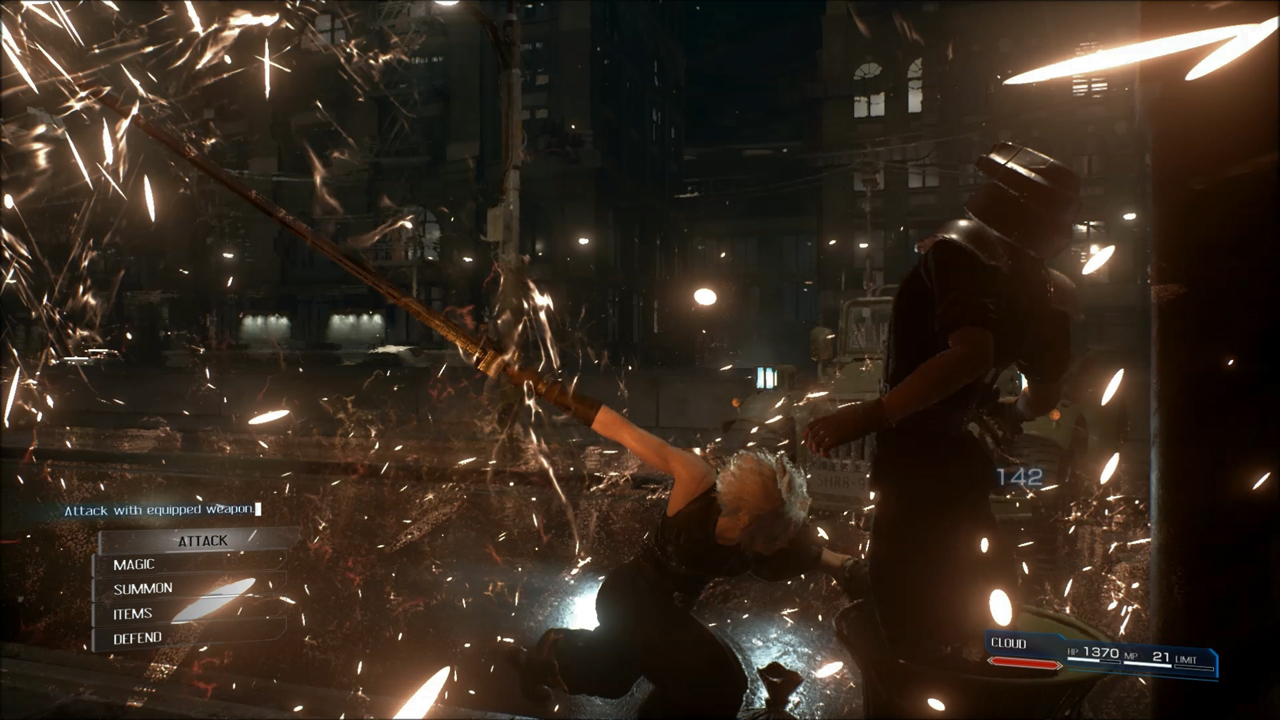Pick DEFEND in the command list
Image resolution: width=1280 pixels, height=720 pixels.
coord(138,638)
